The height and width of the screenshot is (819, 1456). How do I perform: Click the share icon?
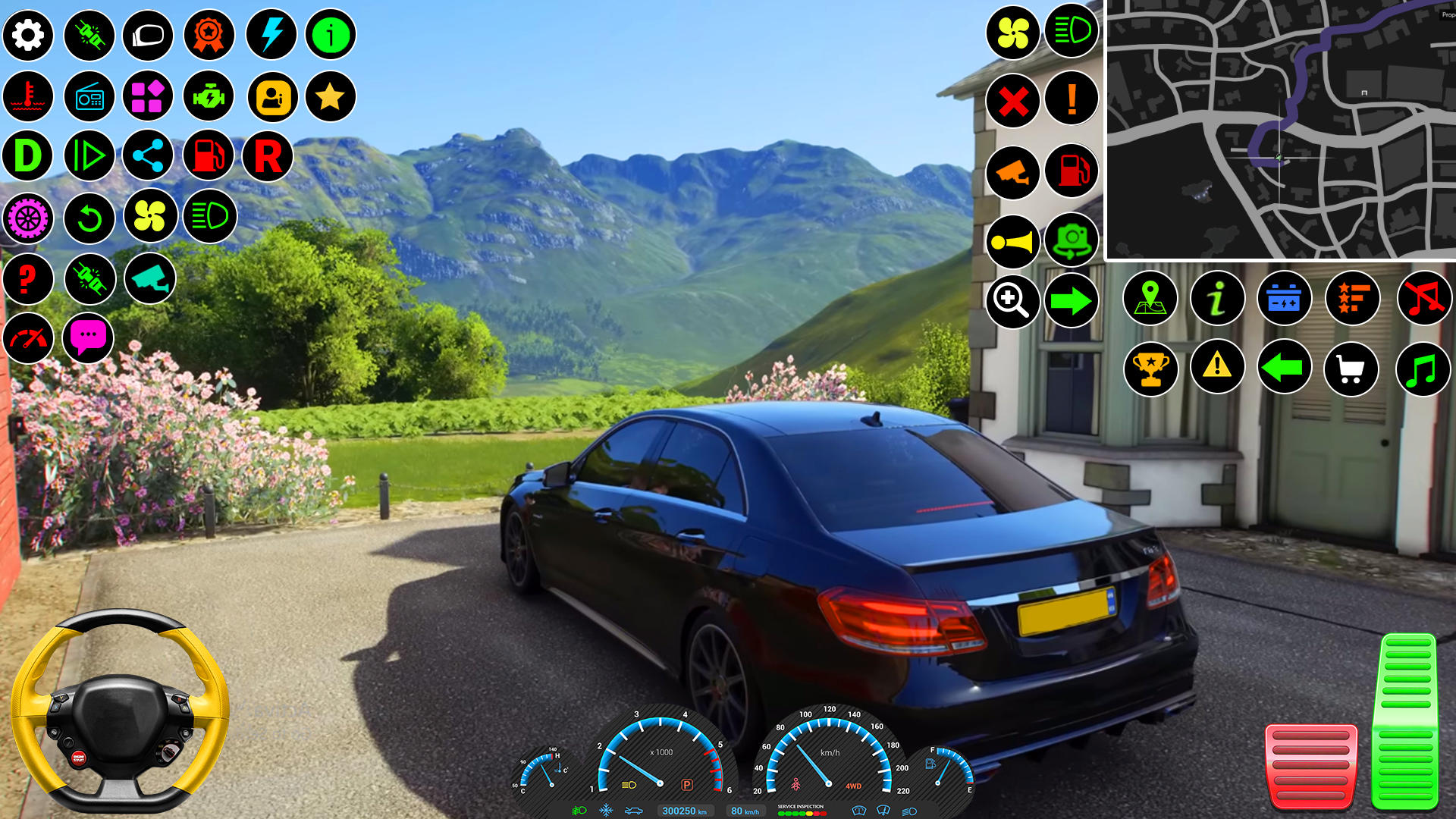[148, 156]
